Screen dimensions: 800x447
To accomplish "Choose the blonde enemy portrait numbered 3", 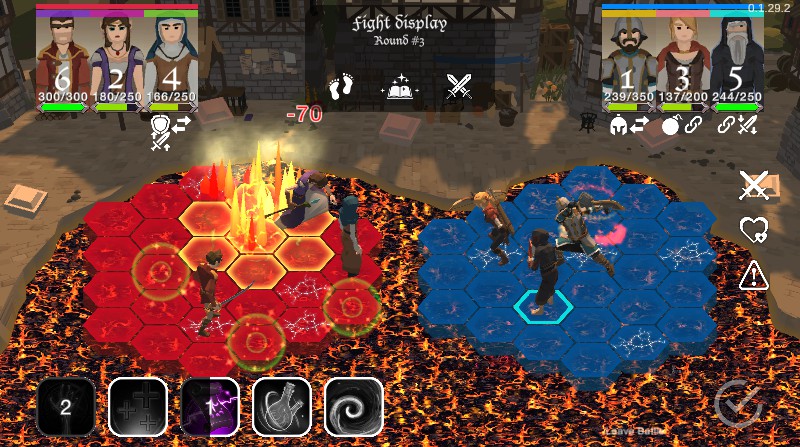I will [683, 60].
